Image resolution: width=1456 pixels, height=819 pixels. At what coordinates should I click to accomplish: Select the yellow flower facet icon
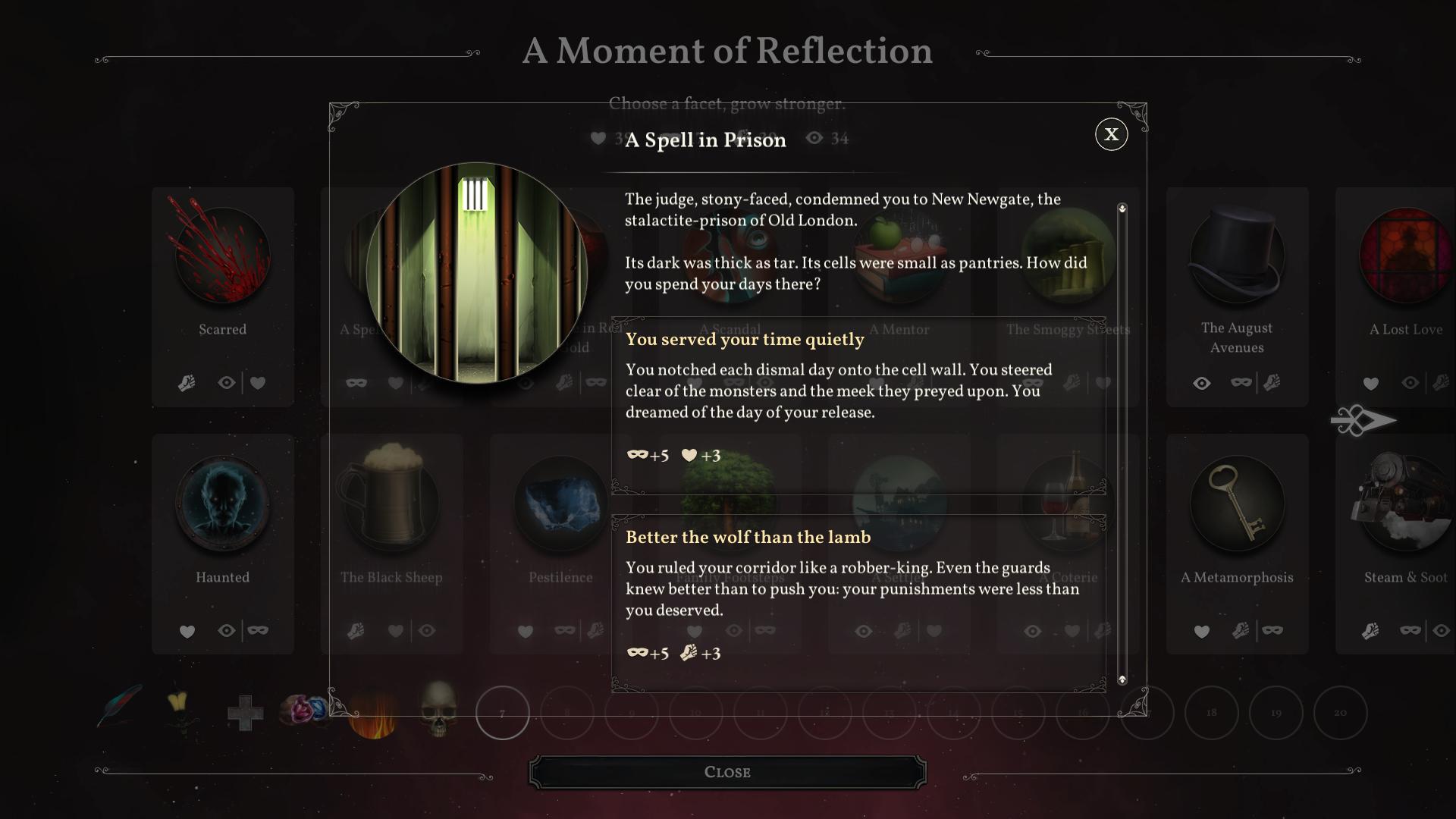[180, 709]
